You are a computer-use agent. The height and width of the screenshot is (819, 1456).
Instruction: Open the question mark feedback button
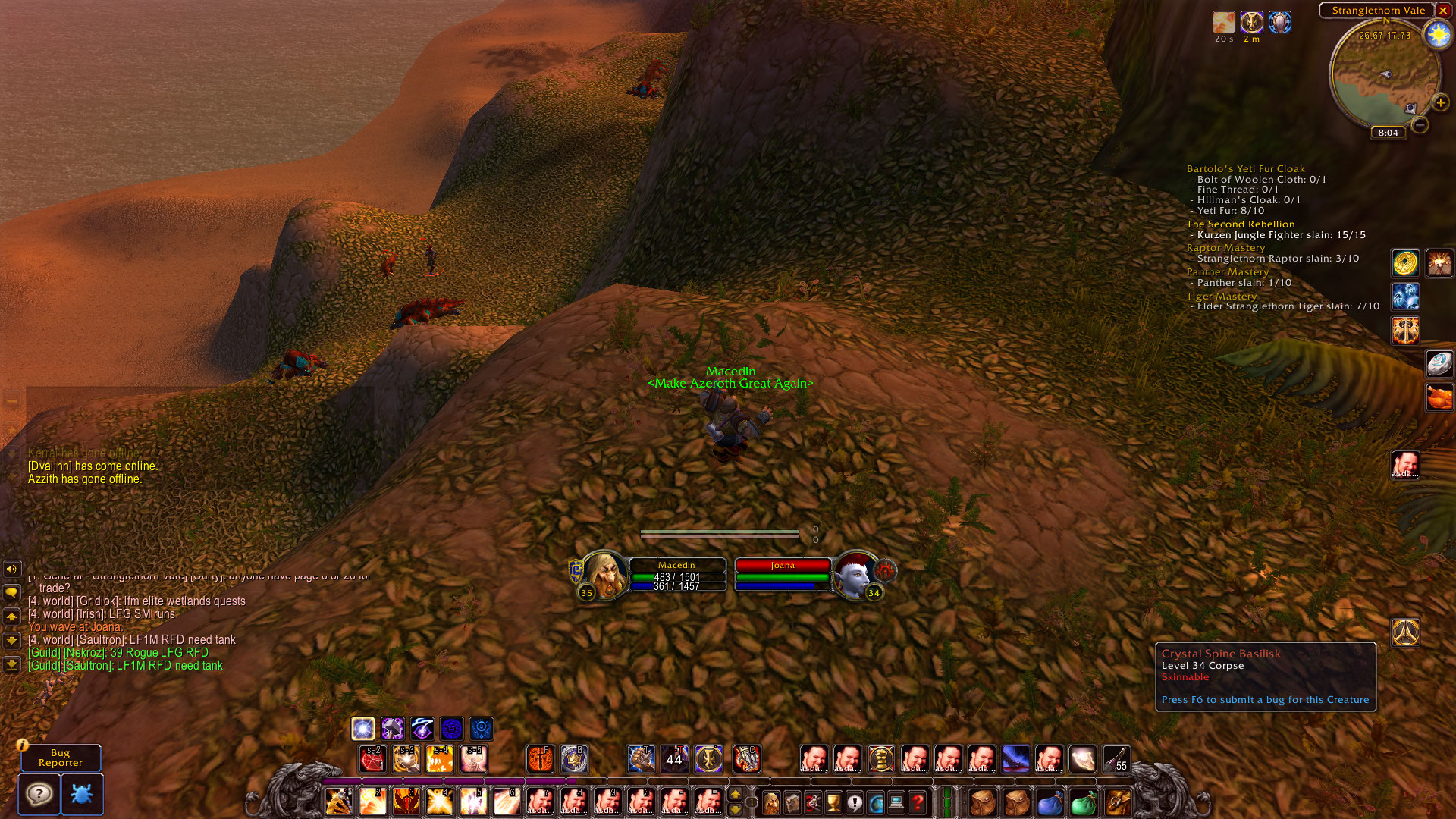(39, 794)
